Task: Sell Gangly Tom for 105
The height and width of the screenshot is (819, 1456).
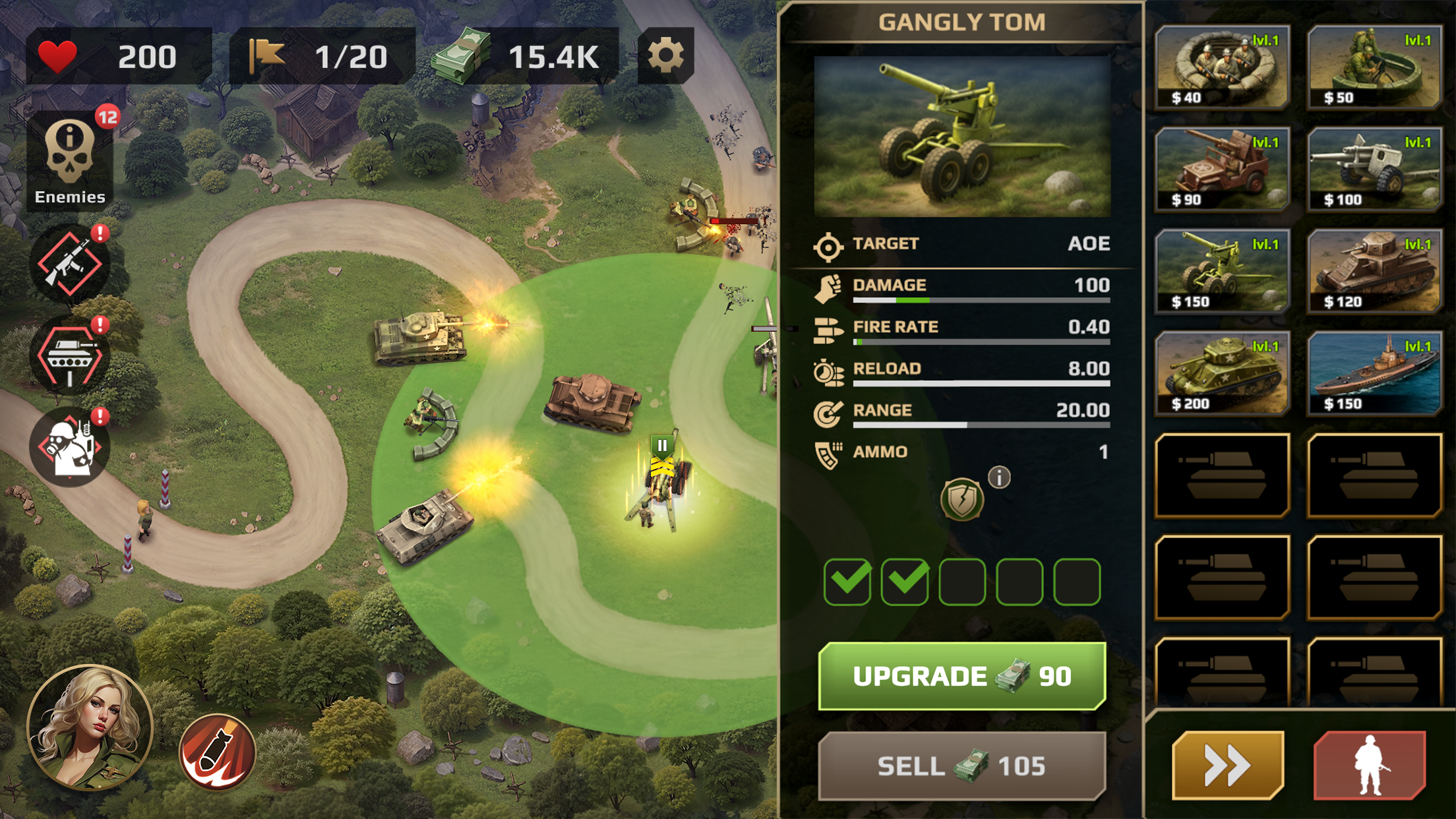Action: click(961, 765)
